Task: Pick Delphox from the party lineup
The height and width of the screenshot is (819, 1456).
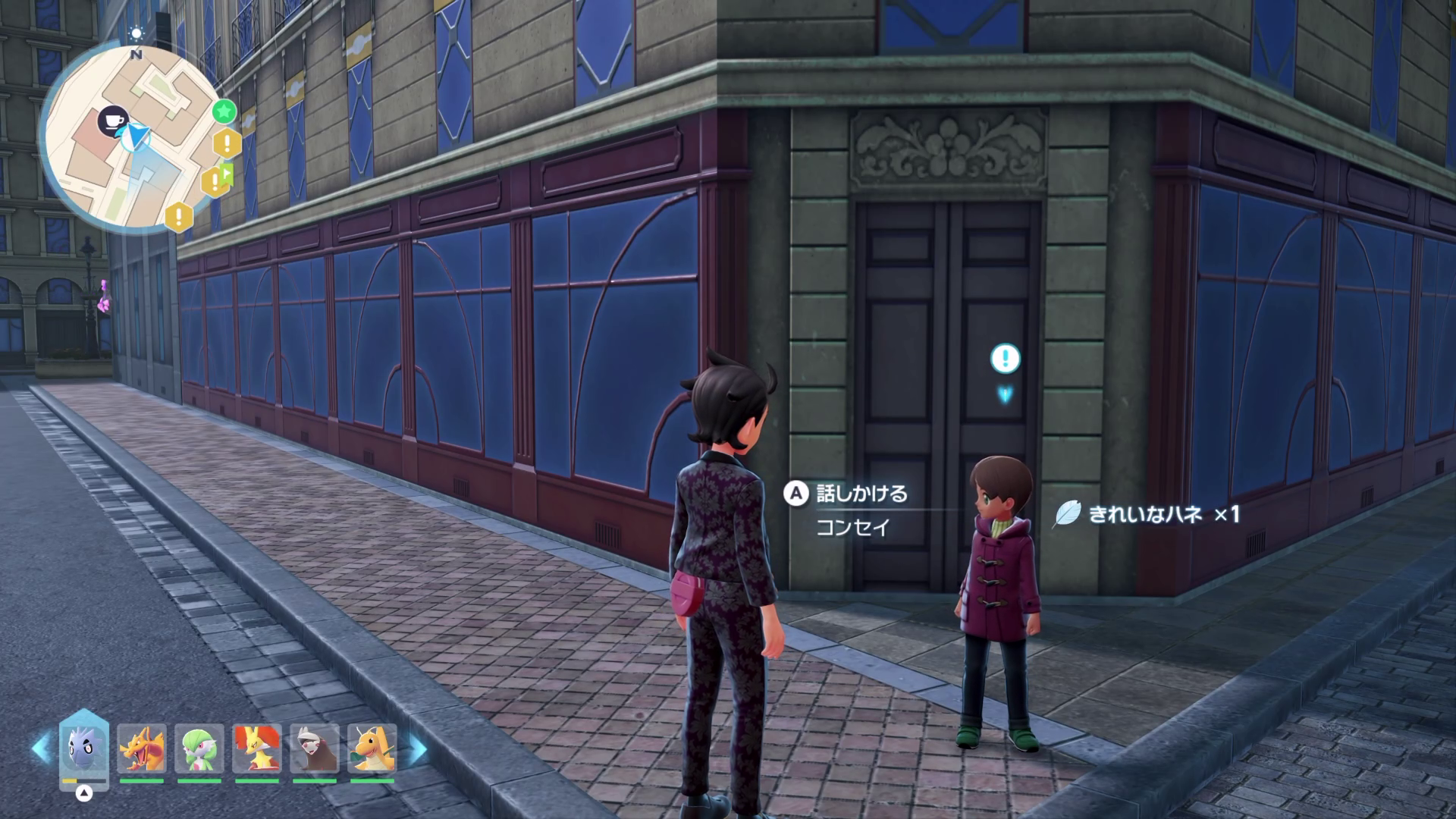Action: click(257, 748)
